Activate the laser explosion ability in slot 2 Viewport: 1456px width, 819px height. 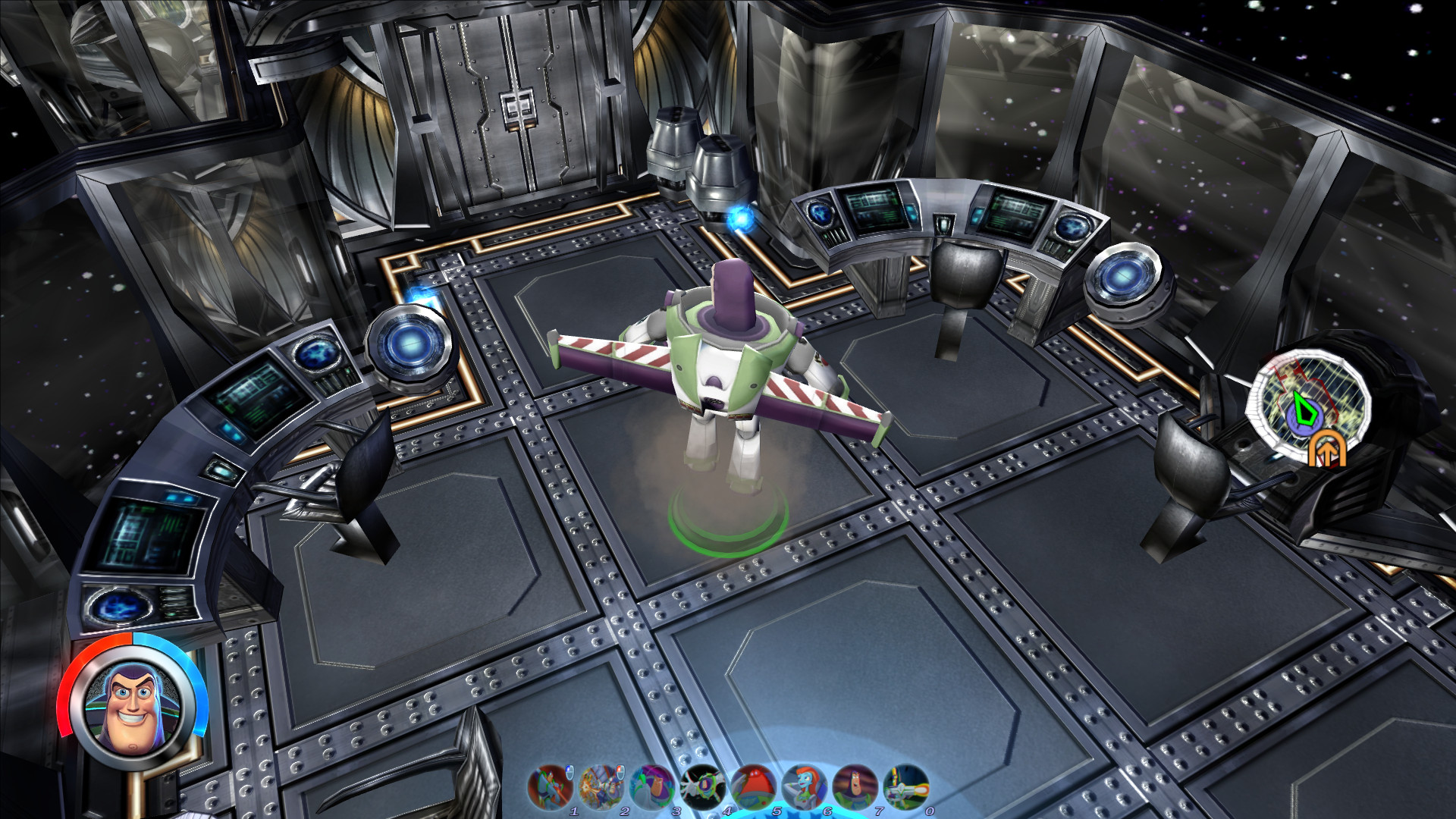pyautogui.click(x=601, y=786)
